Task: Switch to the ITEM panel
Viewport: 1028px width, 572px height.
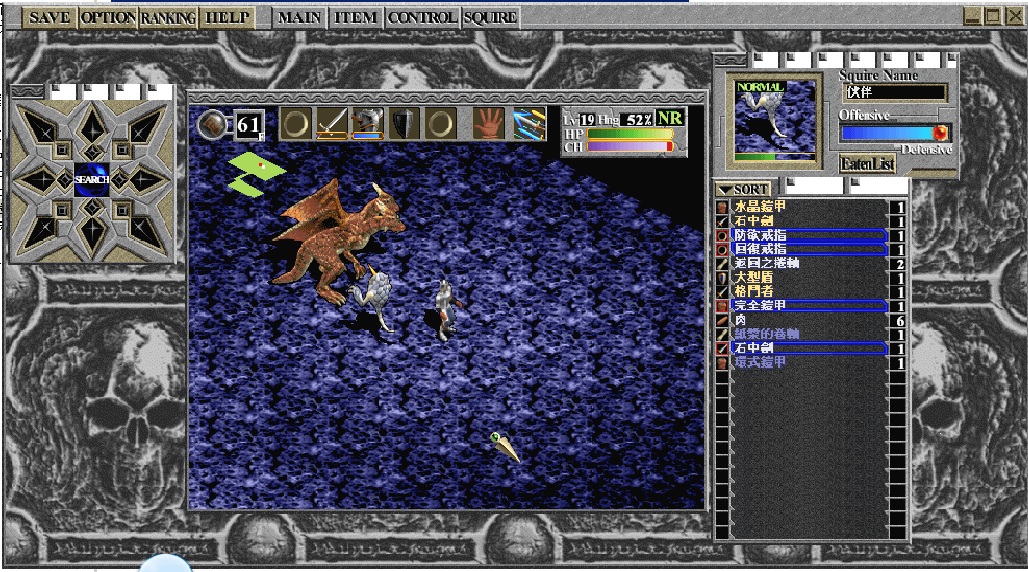Action: click(x=356, y=17)
